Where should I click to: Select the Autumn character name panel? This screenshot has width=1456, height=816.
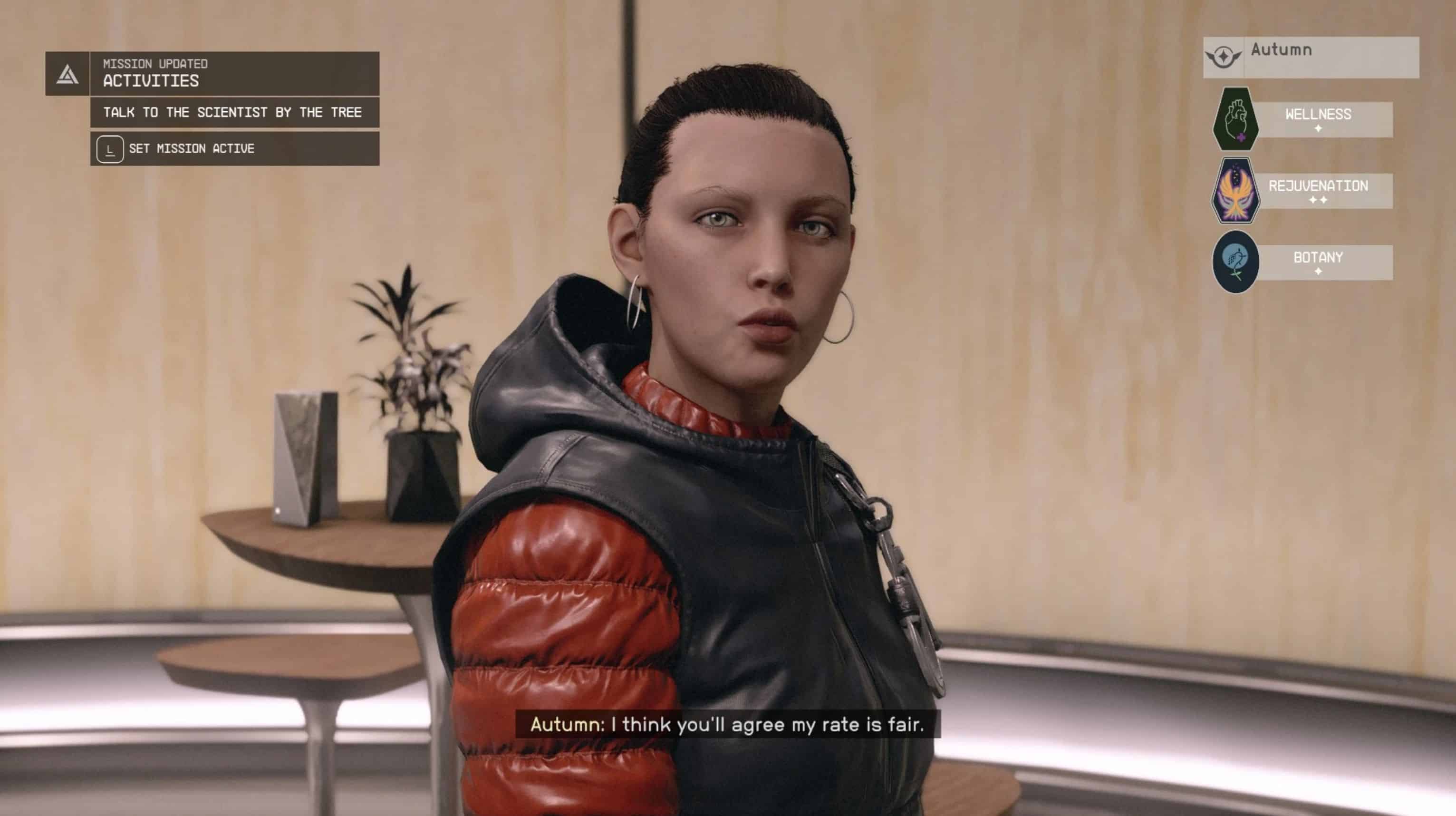(x=1330, y=57)
